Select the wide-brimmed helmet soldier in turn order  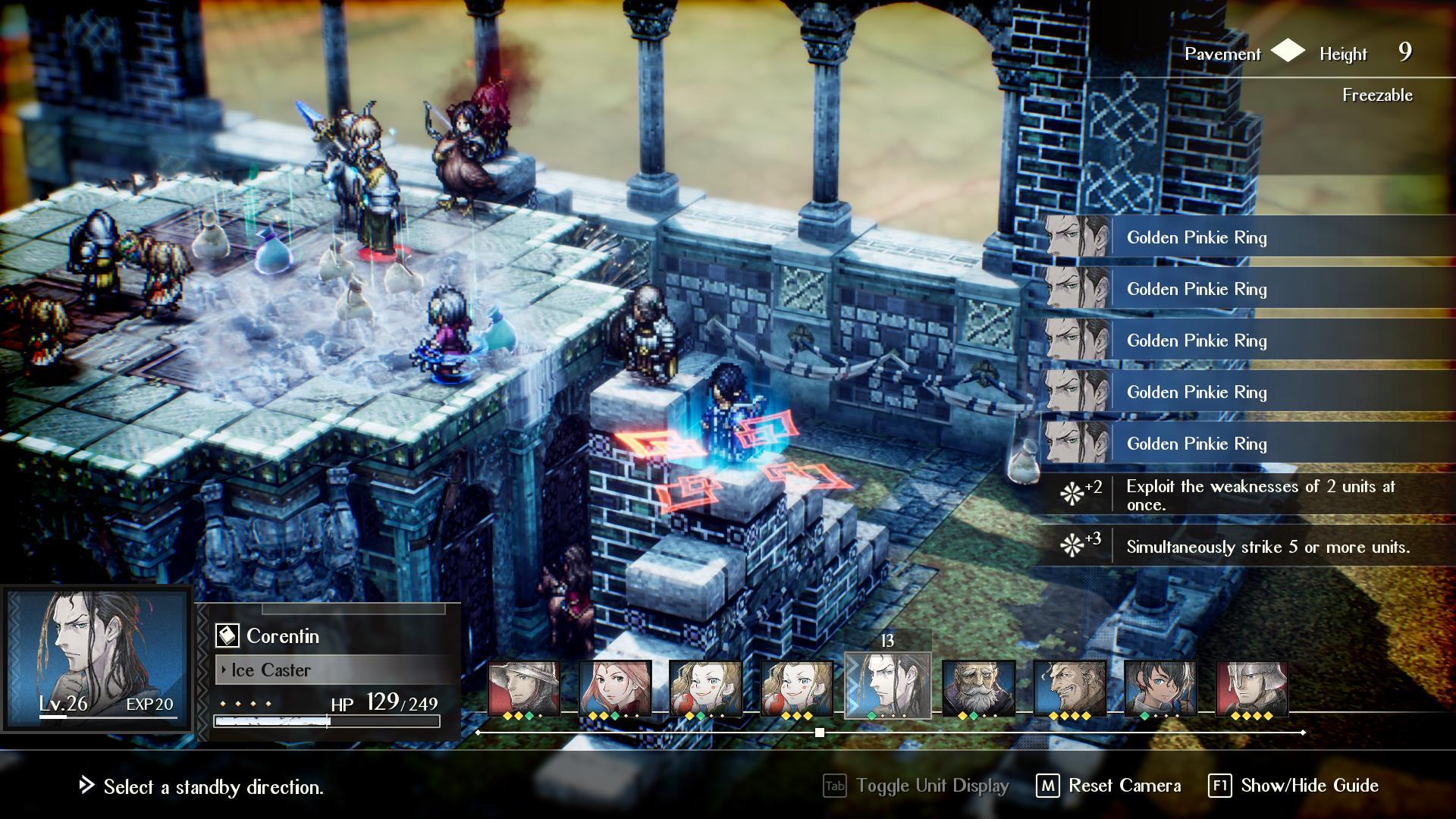tap(523, 688)
